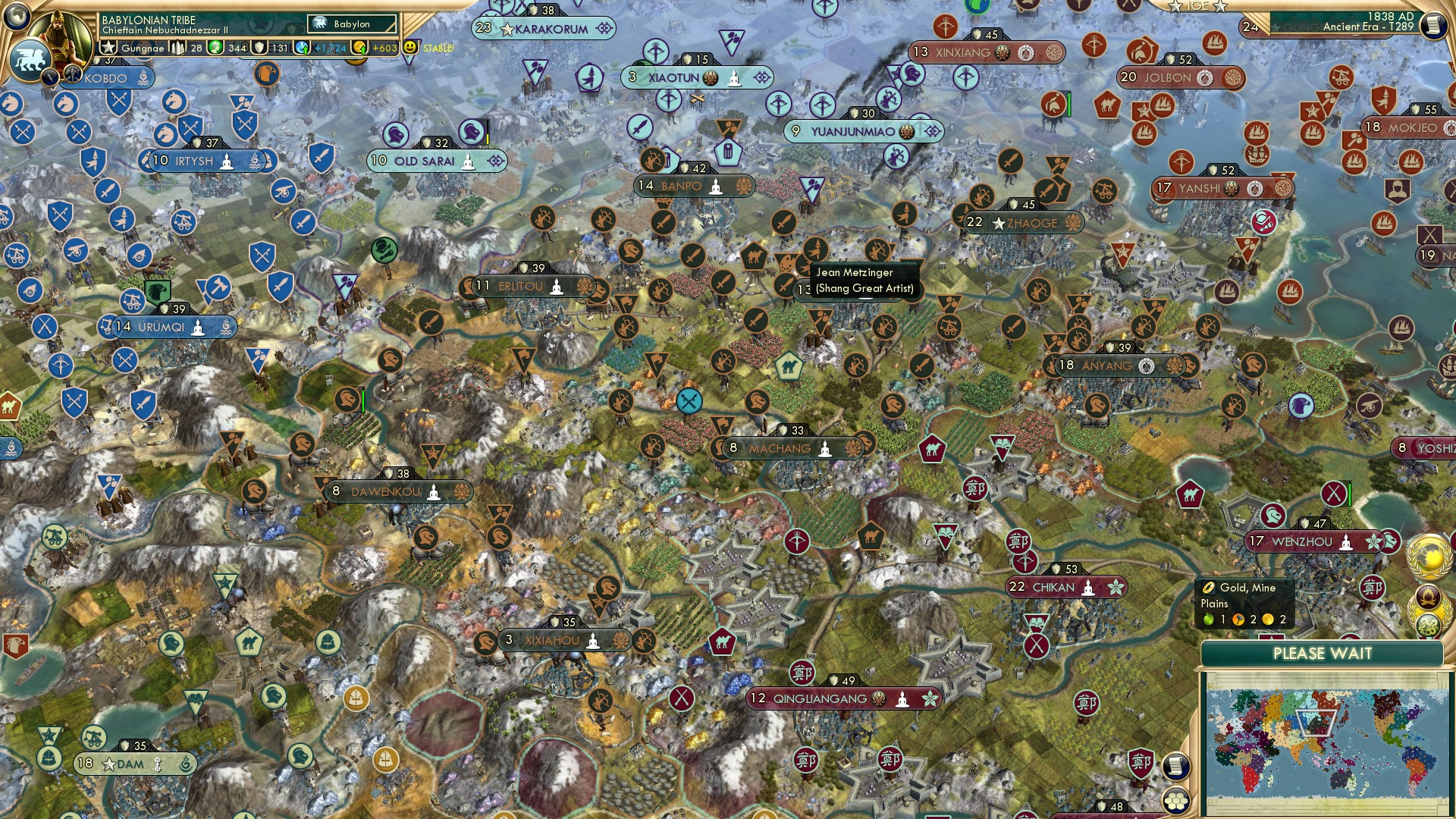Click the STABLE! happiness smiley indicator
This screenshot has height=819, width=1456.
pos(409,47)
